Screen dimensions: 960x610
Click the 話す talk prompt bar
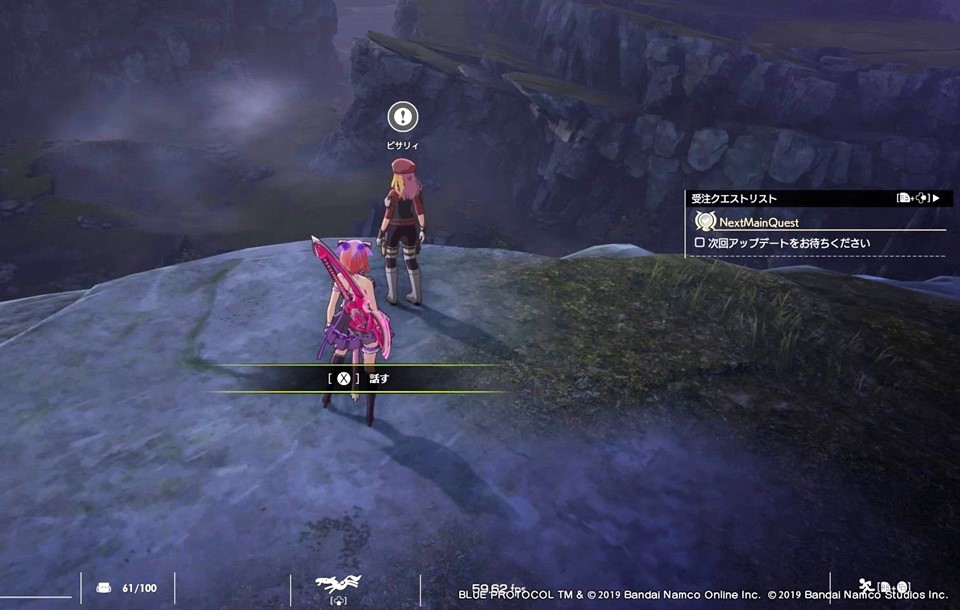[358, 378]
